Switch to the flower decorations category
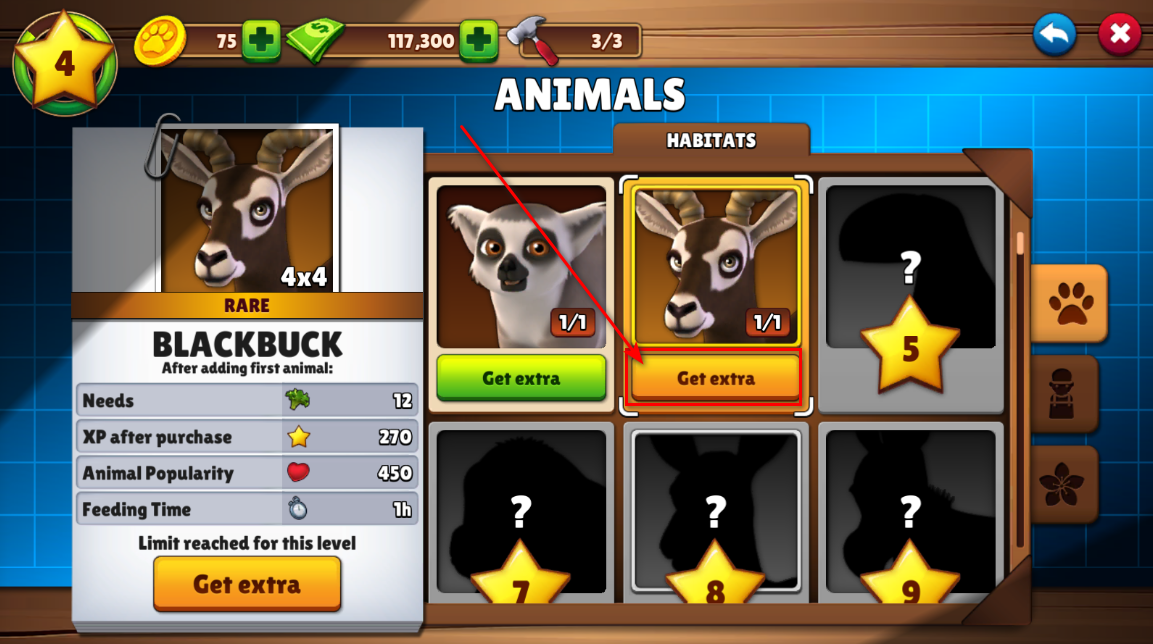Image resolution: width=1153 pixels, height=644 pixels. 1066,484
